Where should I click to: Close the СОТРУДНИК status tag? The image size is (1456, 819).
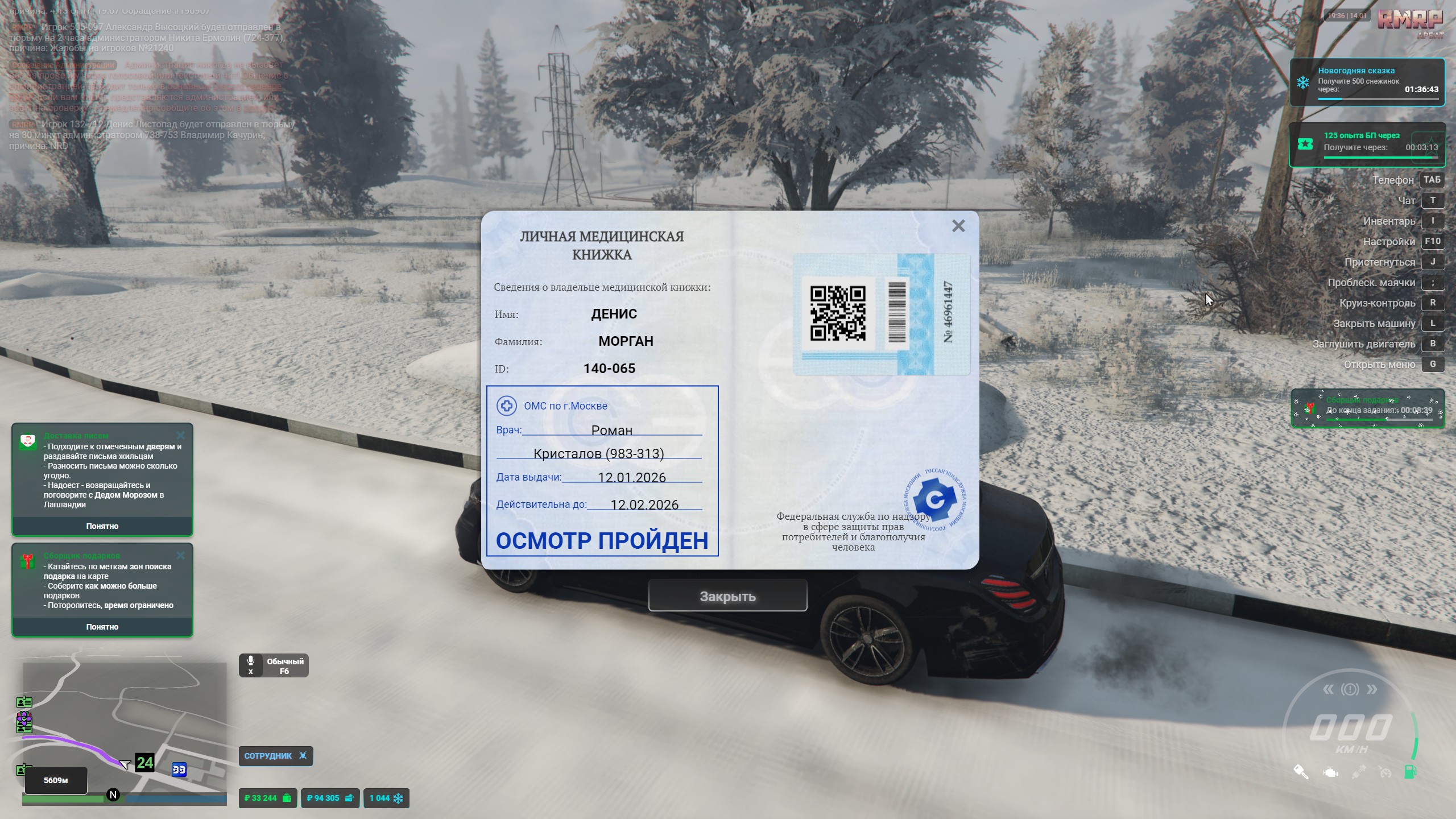coord(303,756)
